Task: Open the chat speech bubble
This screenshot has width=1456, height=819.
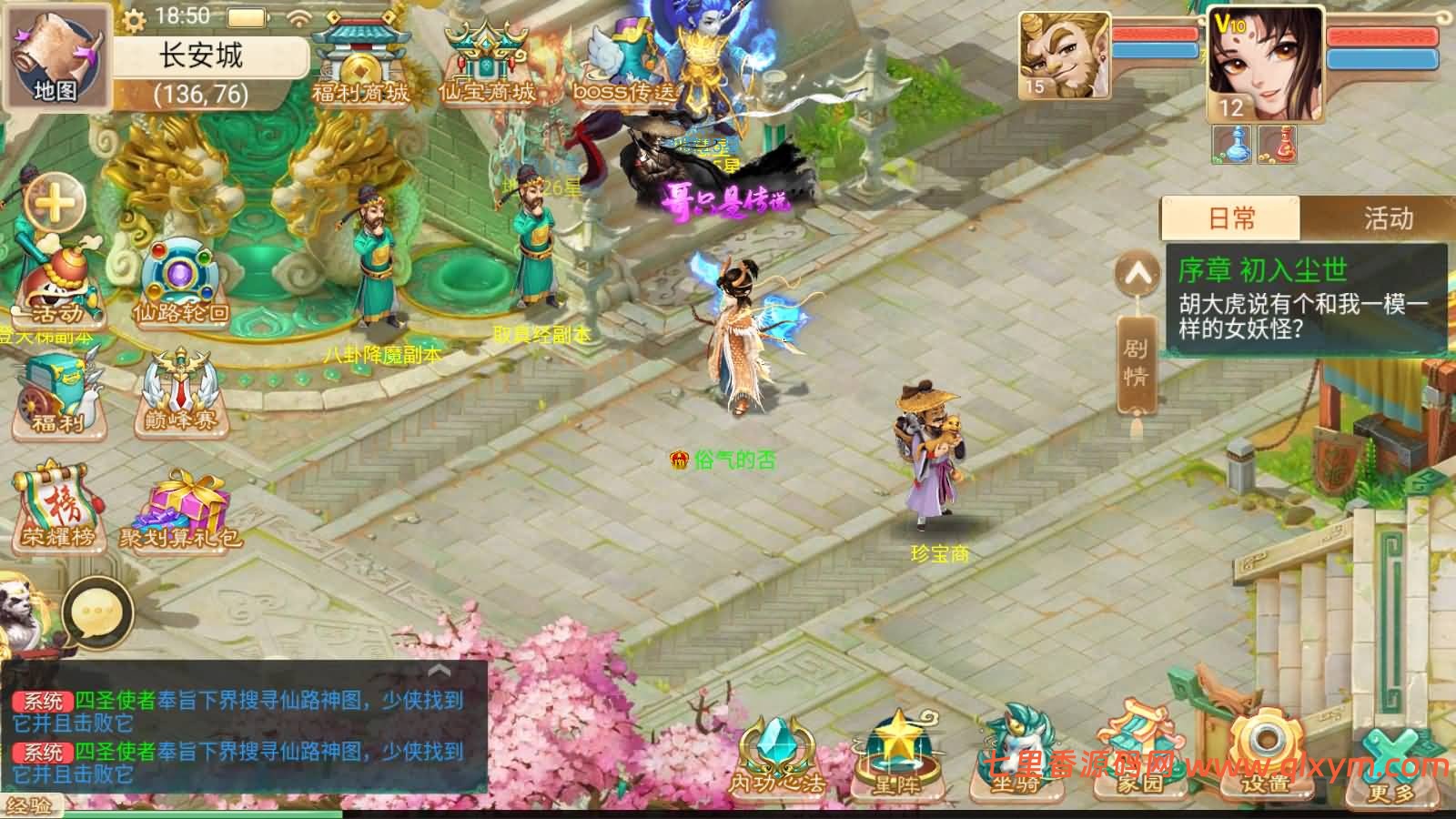Action: (x=97, y=610)
